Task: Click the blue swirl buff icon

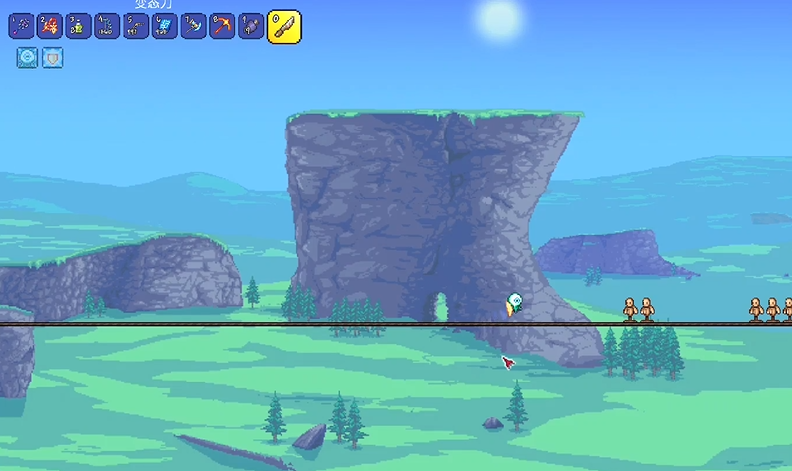Action: [x=27, y=58]
